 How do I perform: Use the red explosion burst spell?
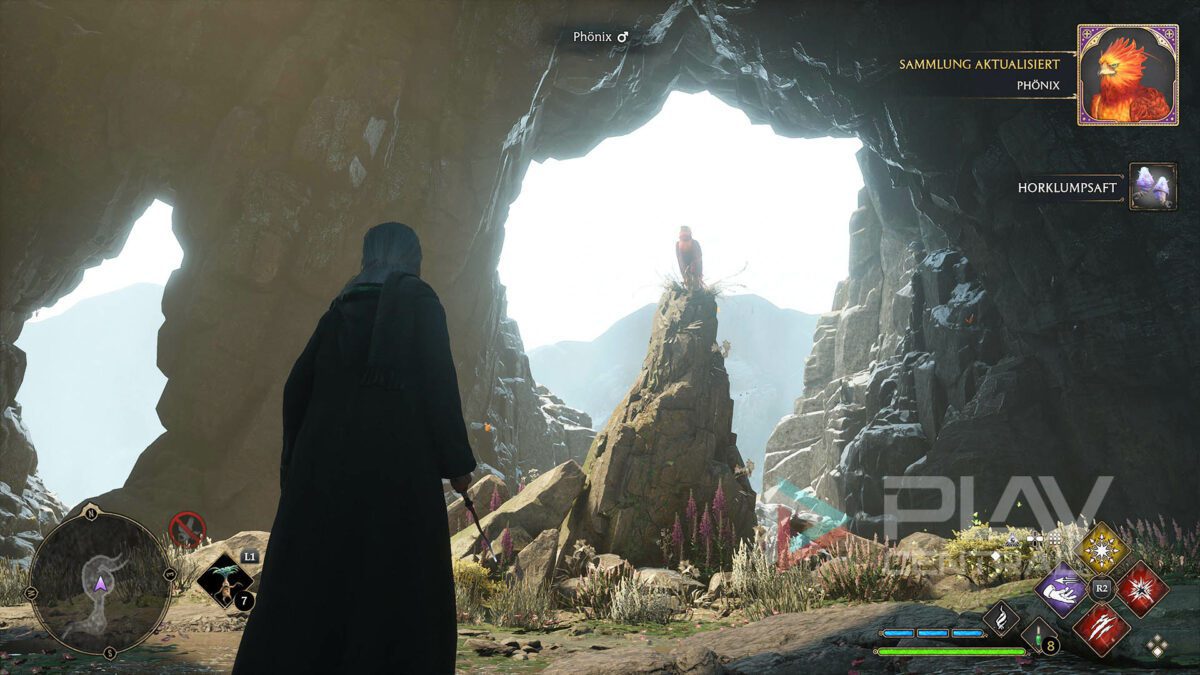pyautogui.click(x=1142, y=588)
